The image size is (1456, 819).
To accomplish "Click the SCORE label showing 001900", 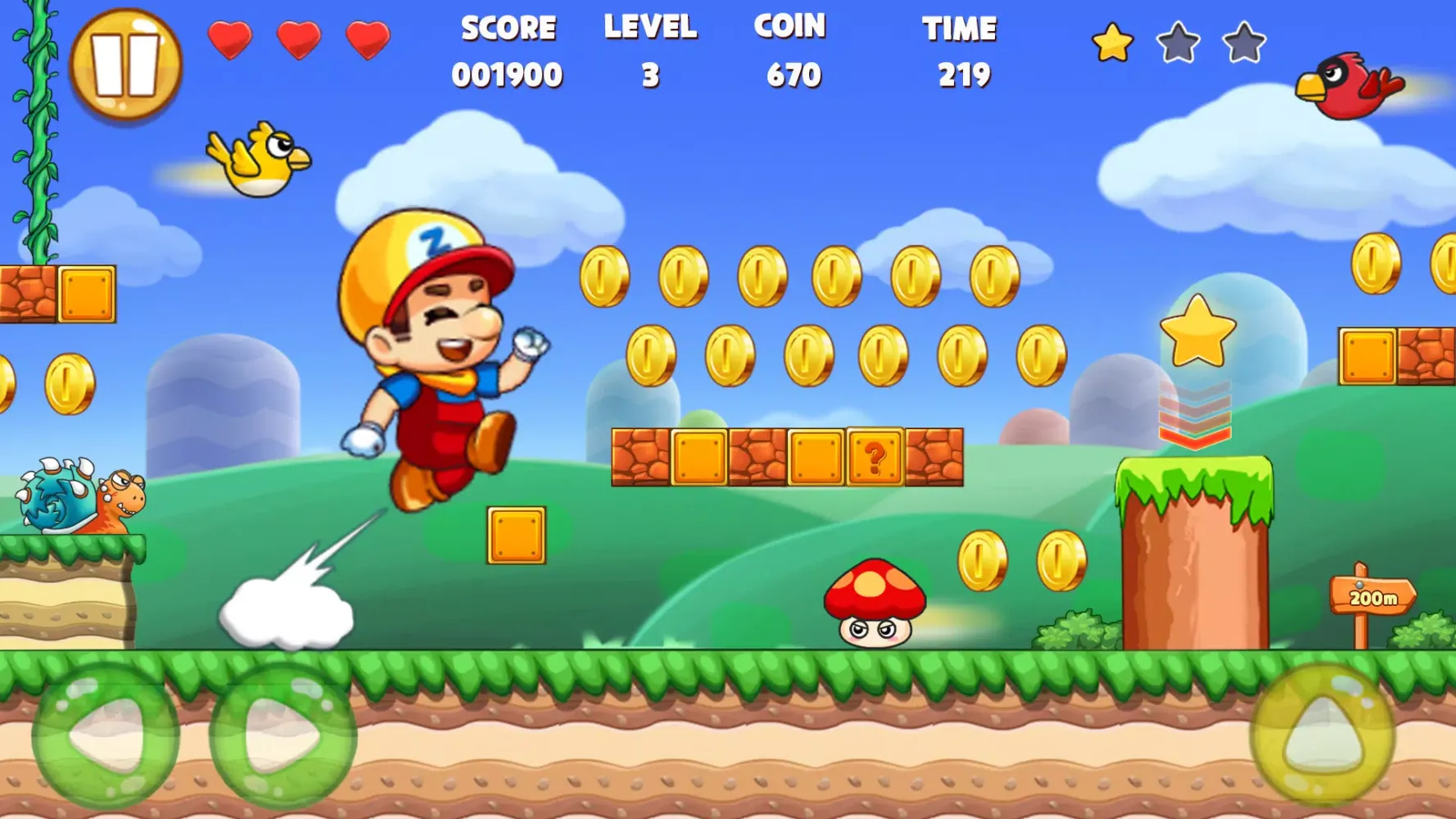I will pos(508,49).
